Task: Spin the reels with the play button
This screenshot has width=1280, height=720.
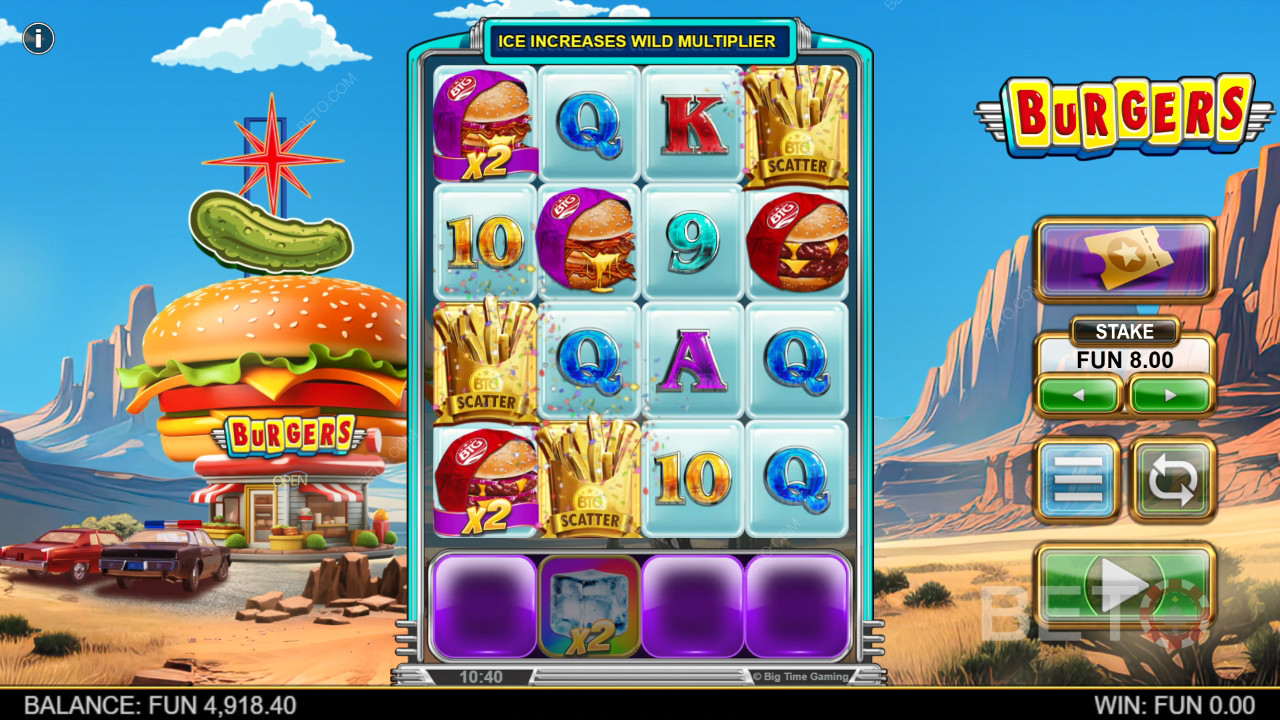Action: click(1125, 588)
